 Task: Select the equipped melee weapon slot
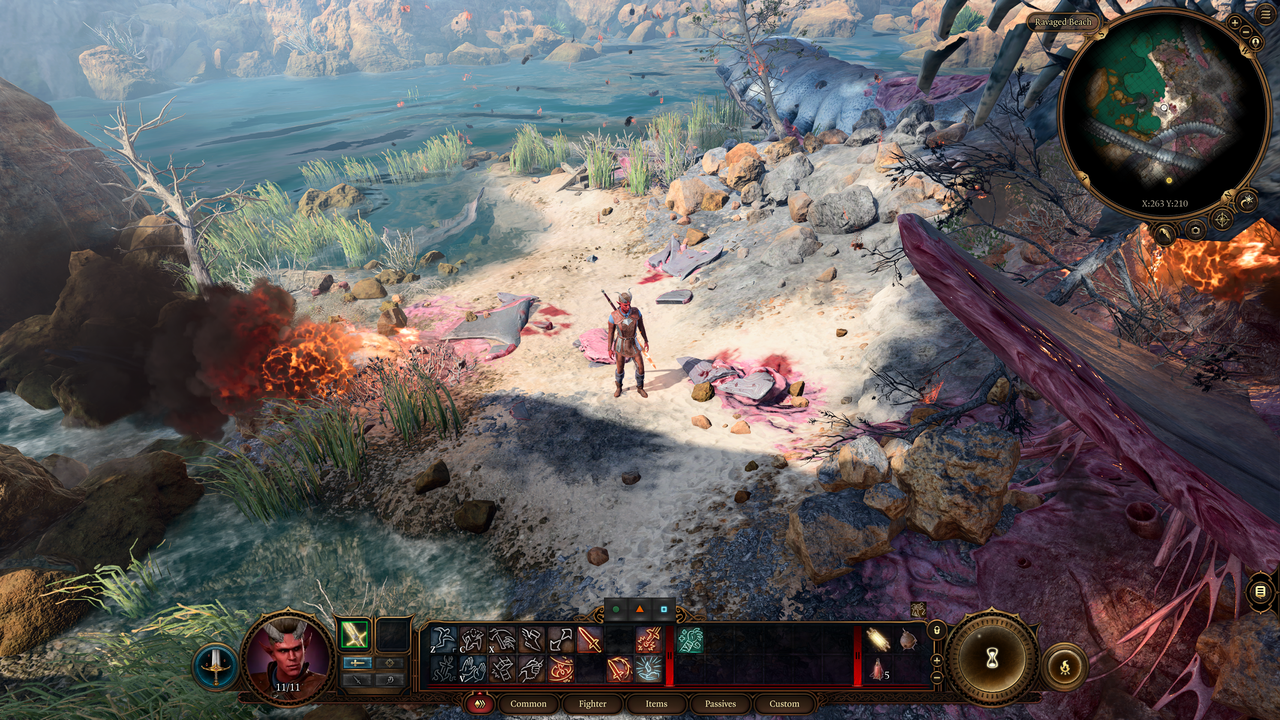click(354, 634)
